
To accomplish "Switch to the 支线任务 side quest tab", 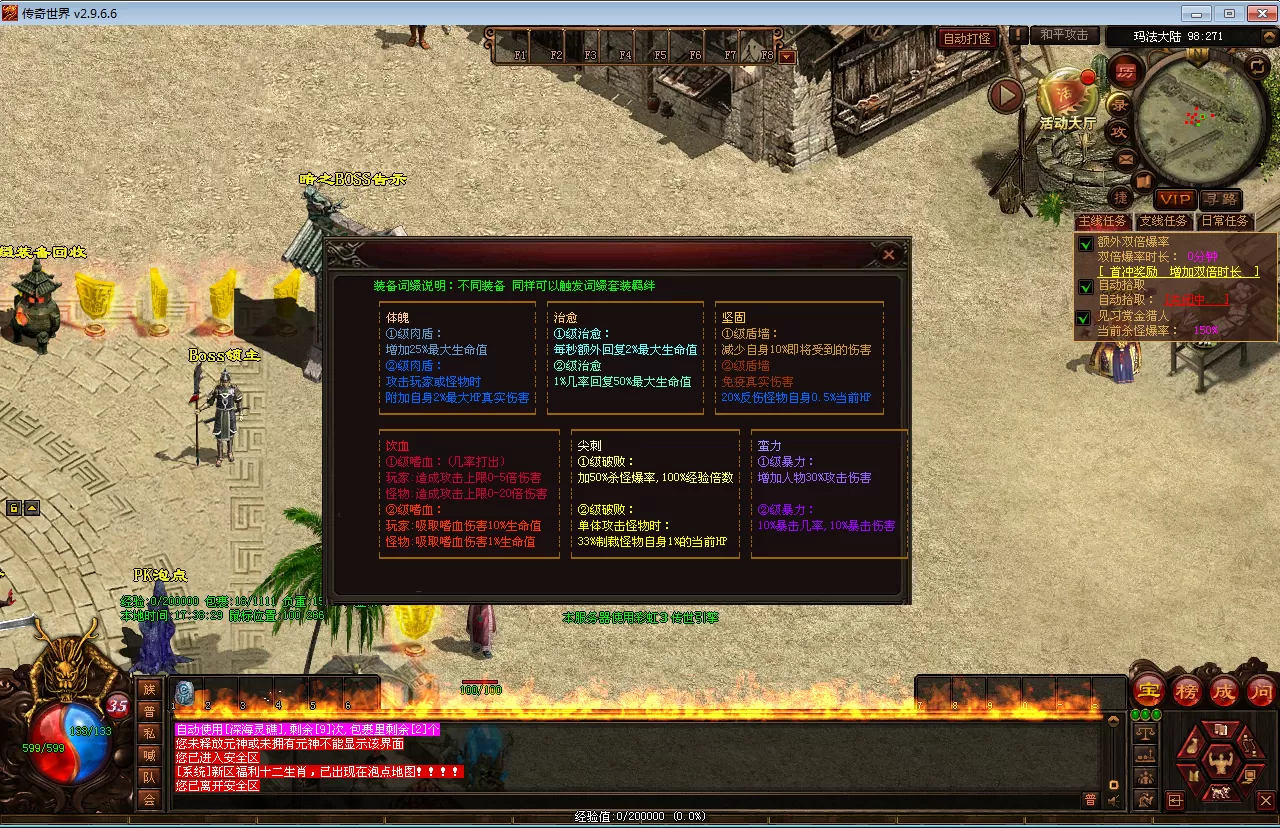I will point(1163,221).
